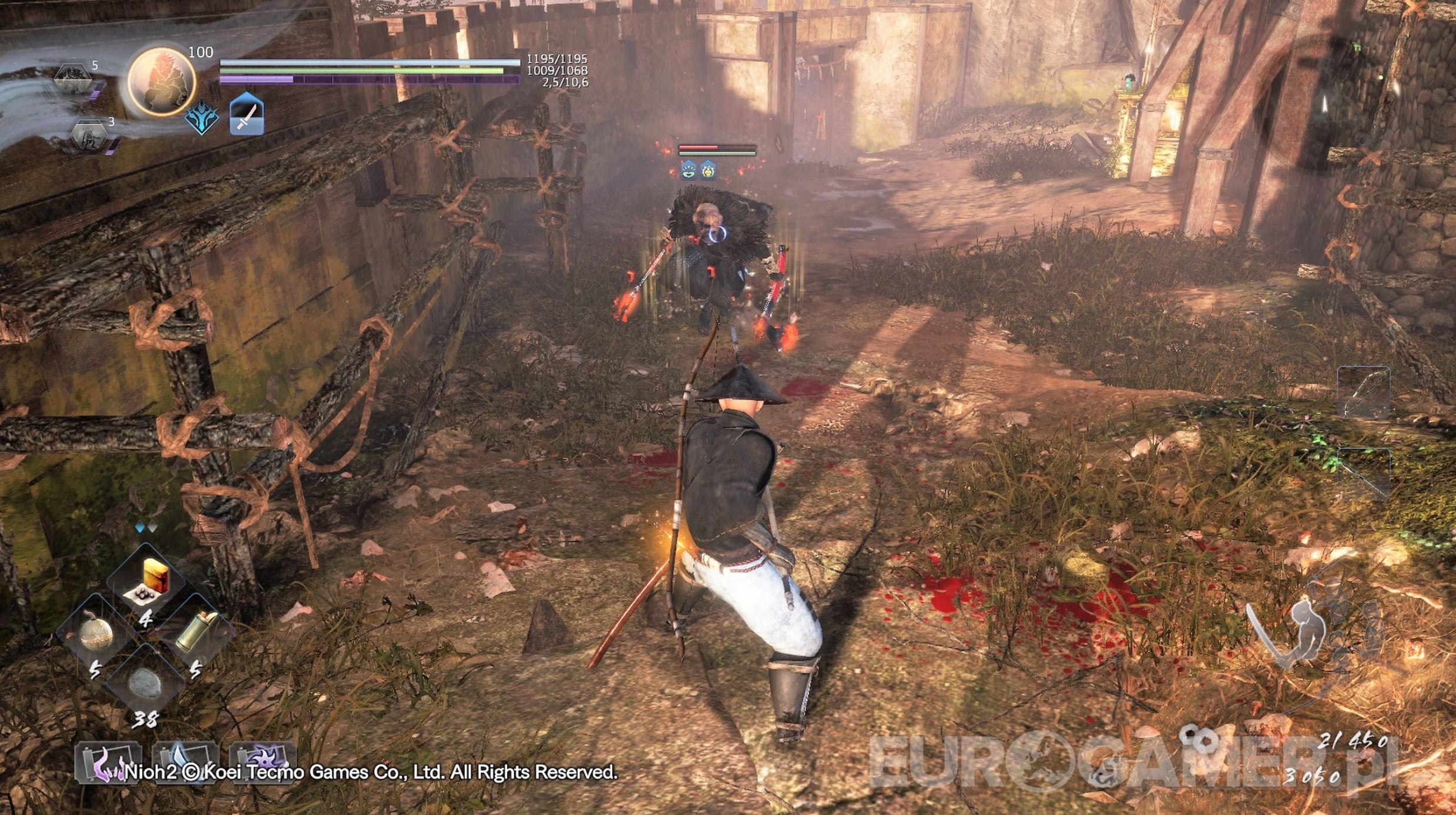Screen dimensions: 1456x815
Task: Click the blue sword buff icon
Action: (x=247, y=115)
